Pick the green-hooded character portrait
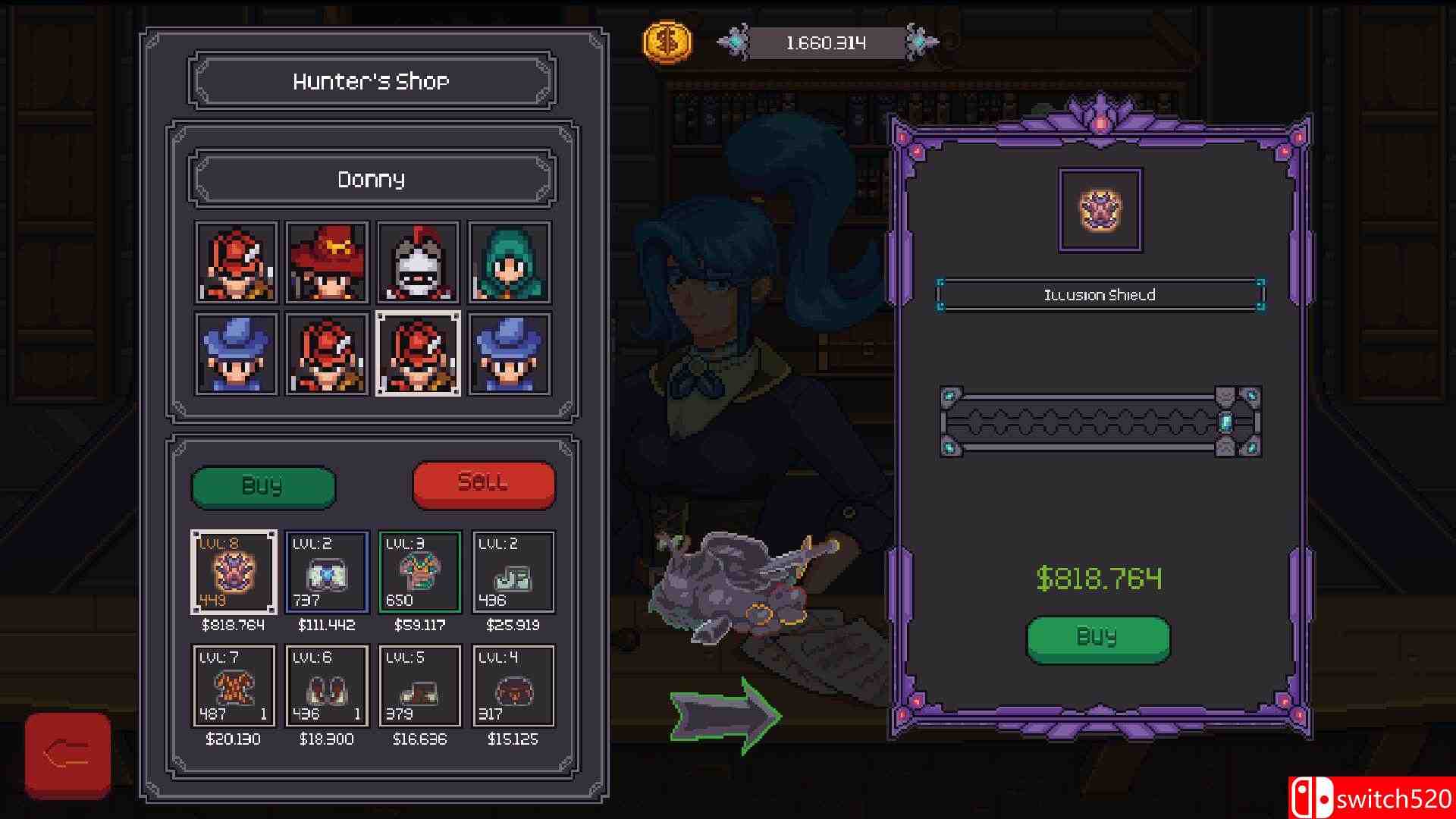 511,263
